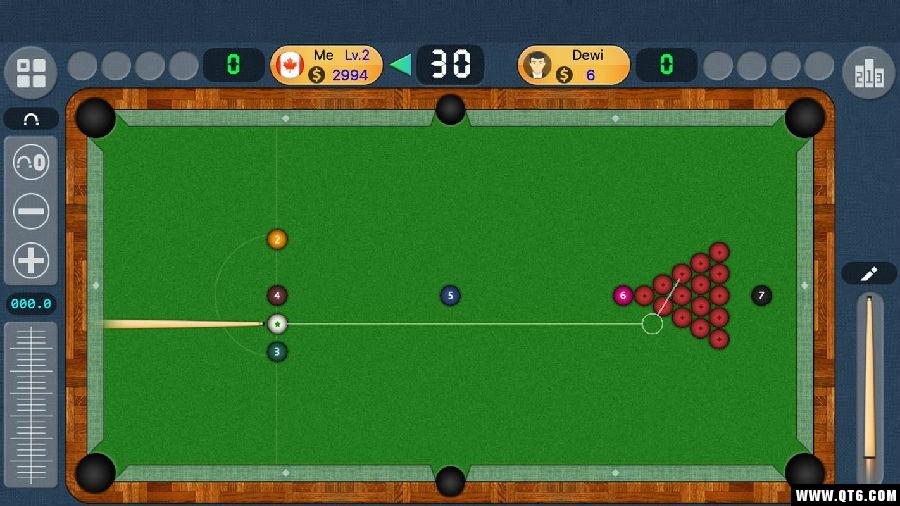Increase the aim angle with the plus button
This screenshot has width=900, height=506.
pyautogui.click(x=31, y=260)
